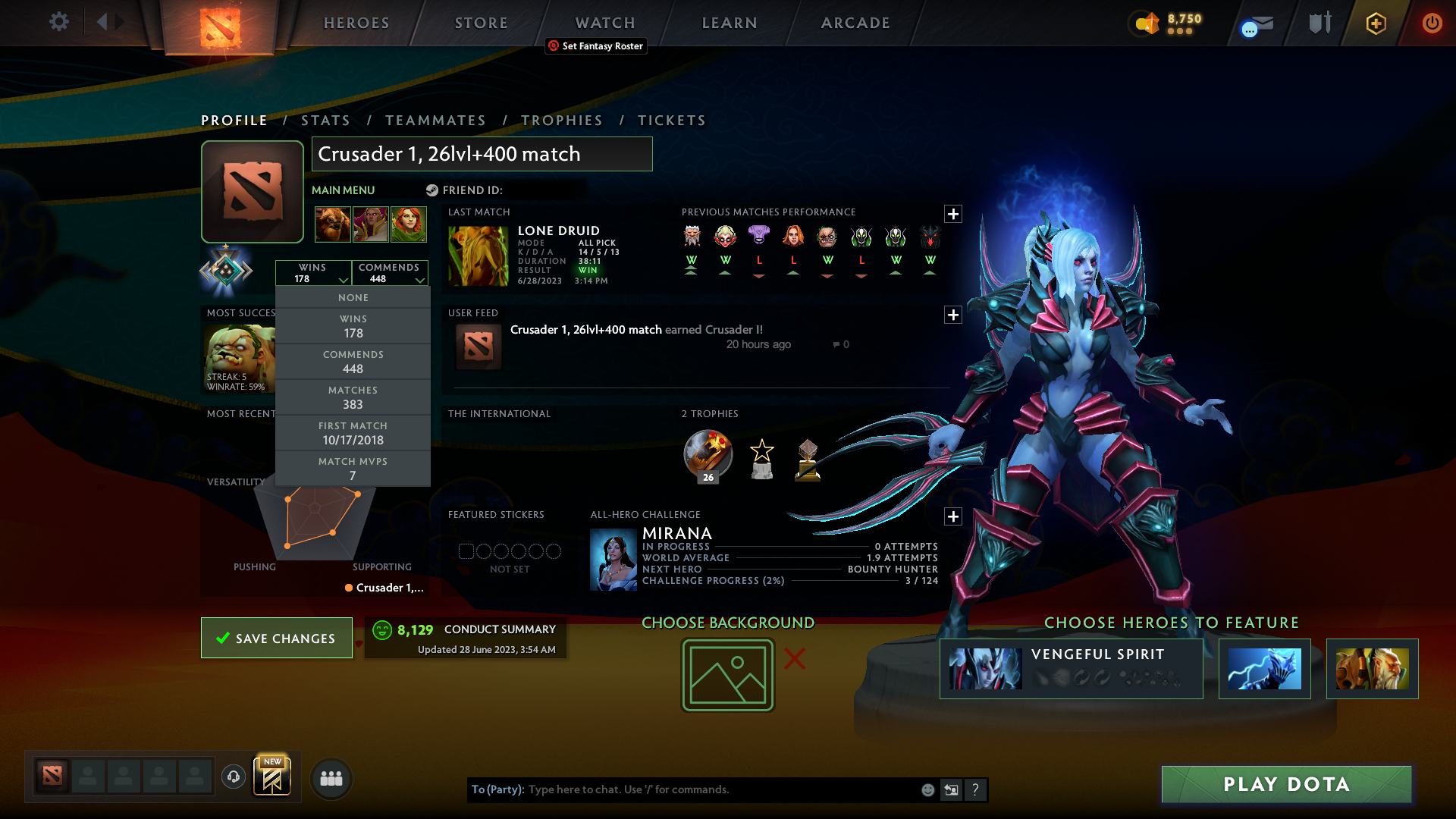Switch to the TROPHIES tab
Viewport: 1456px width, 819px height.
click(x=561, y=120)
